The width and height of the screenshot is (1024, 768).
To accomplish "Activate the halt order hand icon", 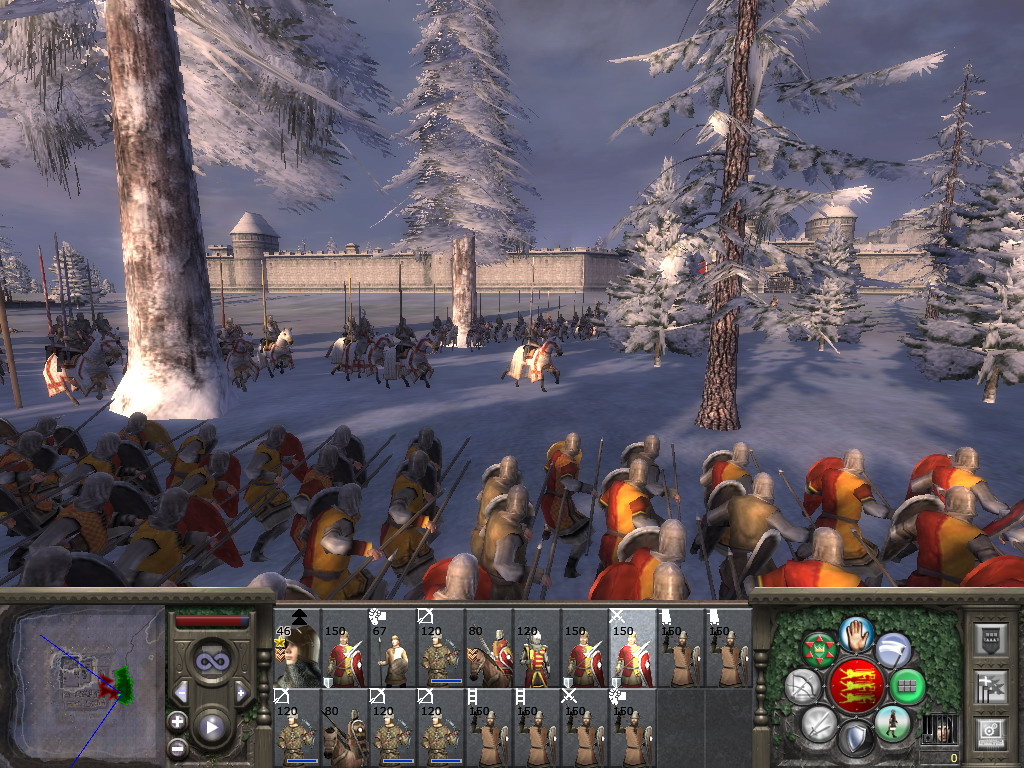I will coord(857,633).
